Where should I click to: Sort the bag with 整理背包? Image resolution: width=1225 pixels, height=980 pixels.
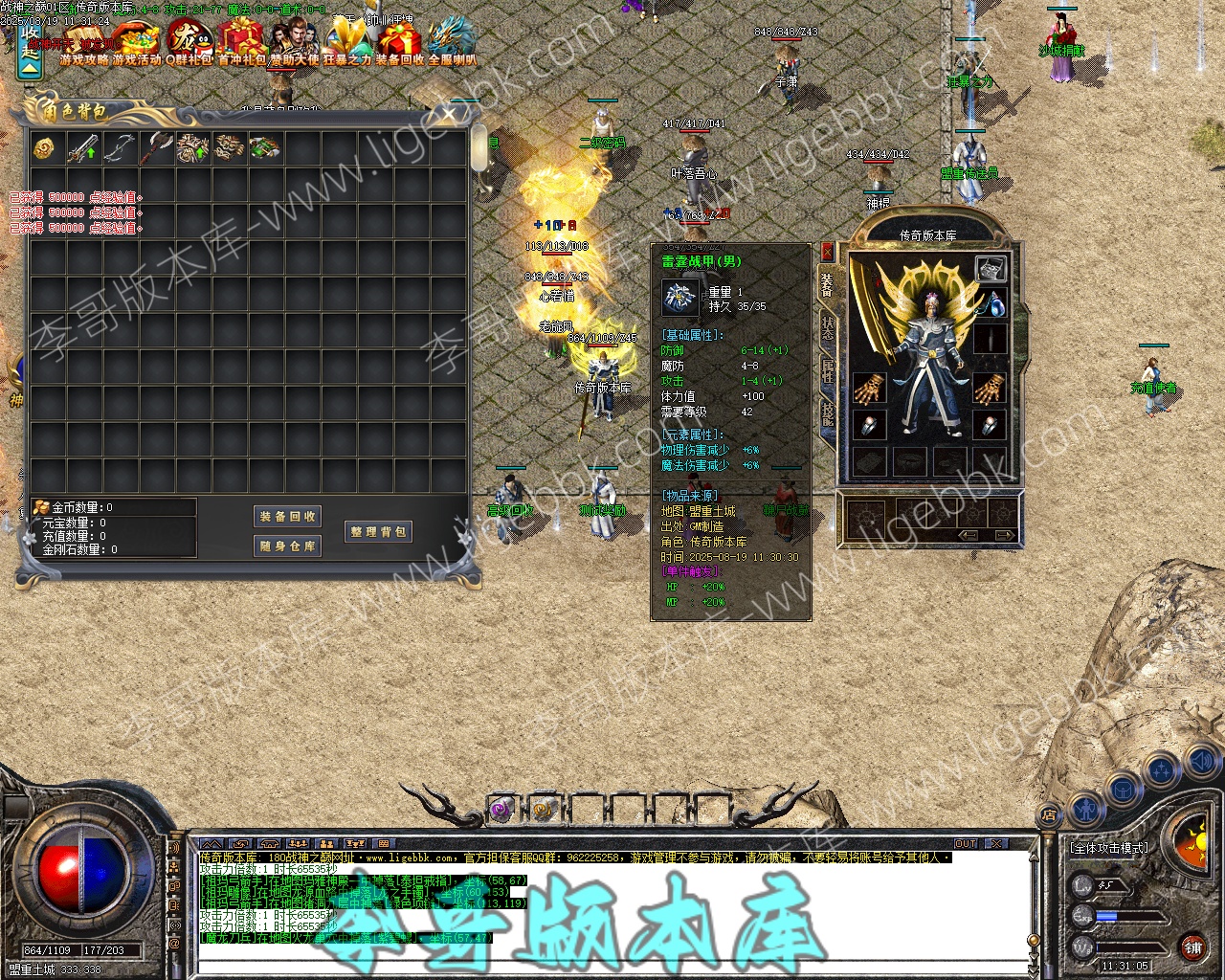(379, 531)
